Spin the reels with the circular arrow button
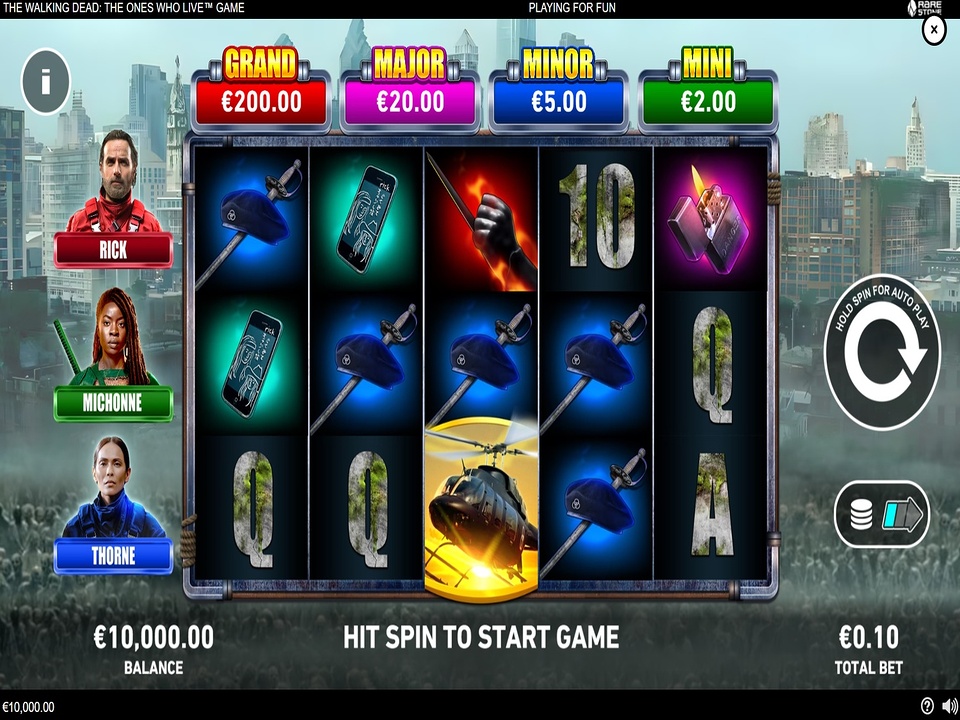This screenshot has width=960, height=720. tap(882, 352)
